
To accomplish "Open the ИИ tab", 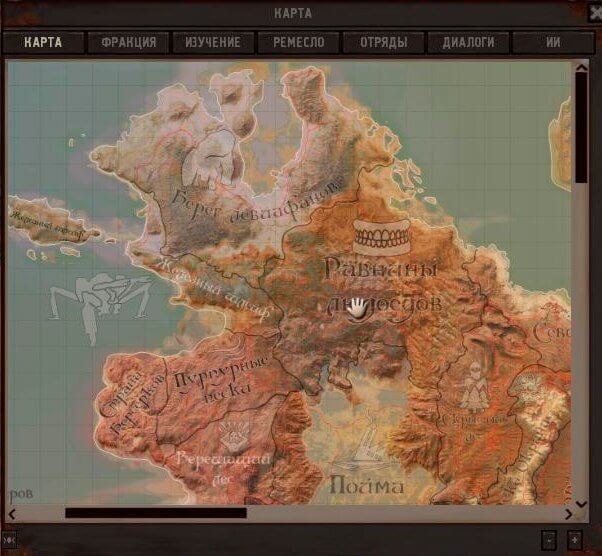I will pos(553,42).
